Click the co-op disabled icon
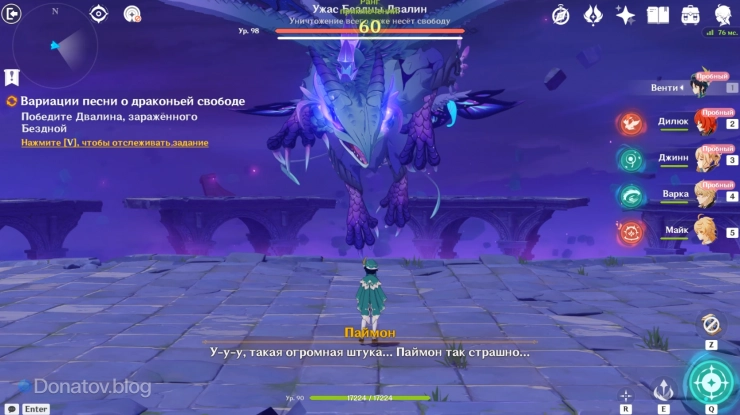This screenshot has width=740, height=415. [x=132, y=13]
